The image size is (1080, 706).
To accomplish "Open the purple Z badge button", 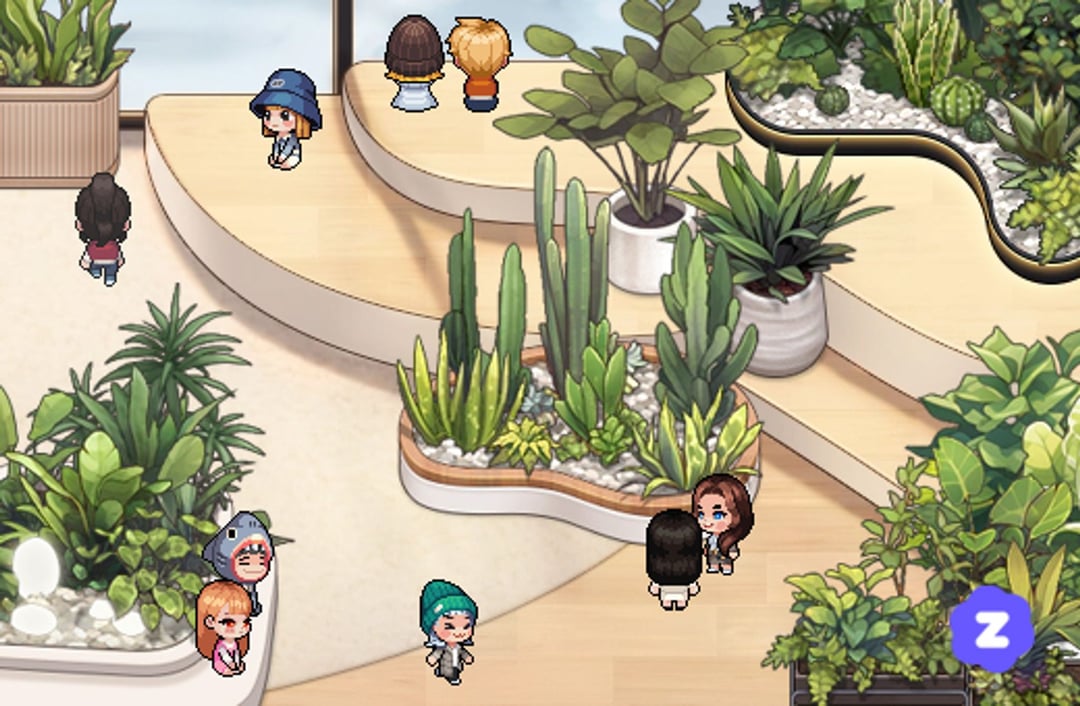I will (990, 628).
